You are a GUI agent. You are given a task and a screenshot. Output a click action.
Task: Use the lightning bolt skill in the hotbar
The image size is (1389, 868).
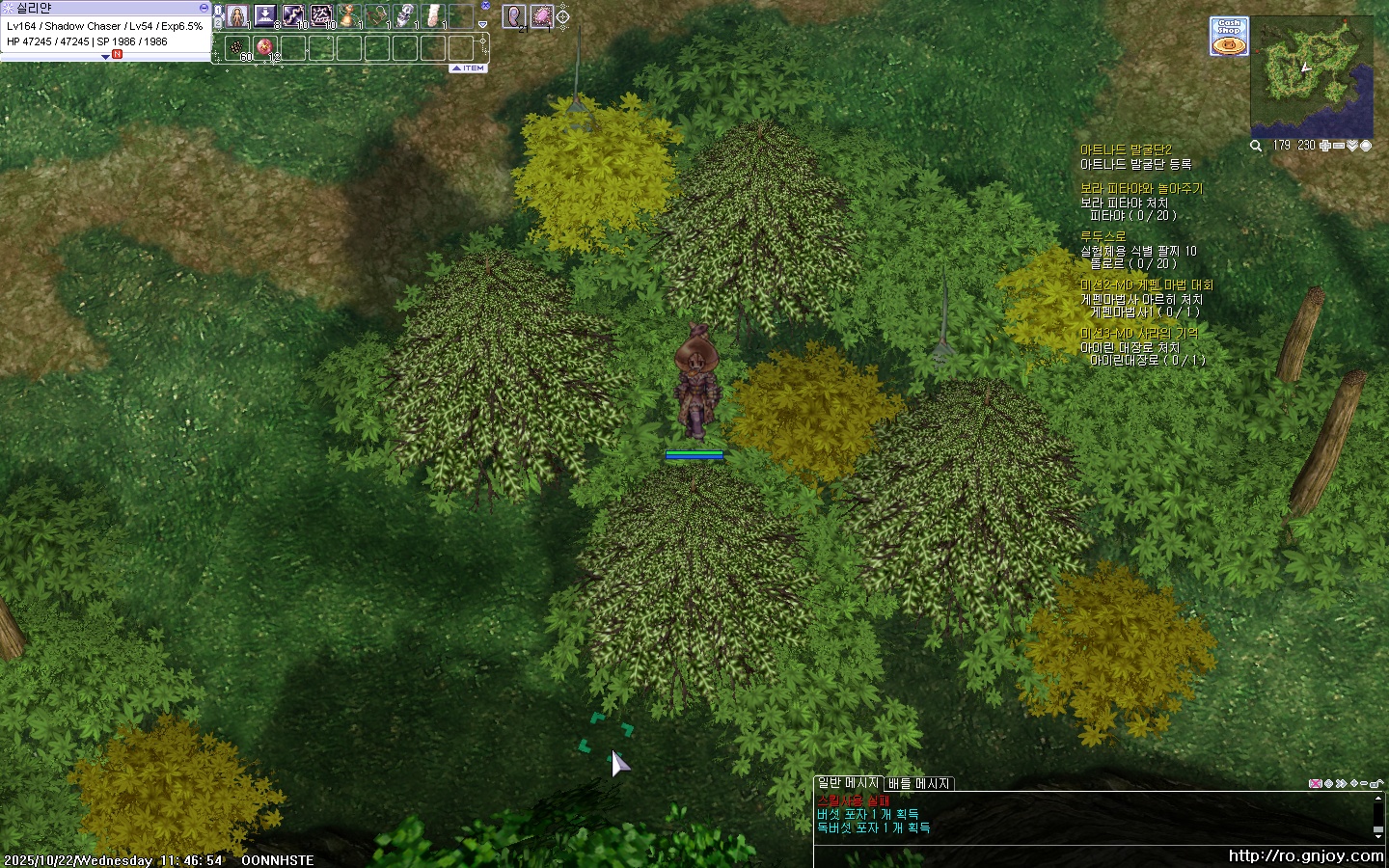click(292, 16)
